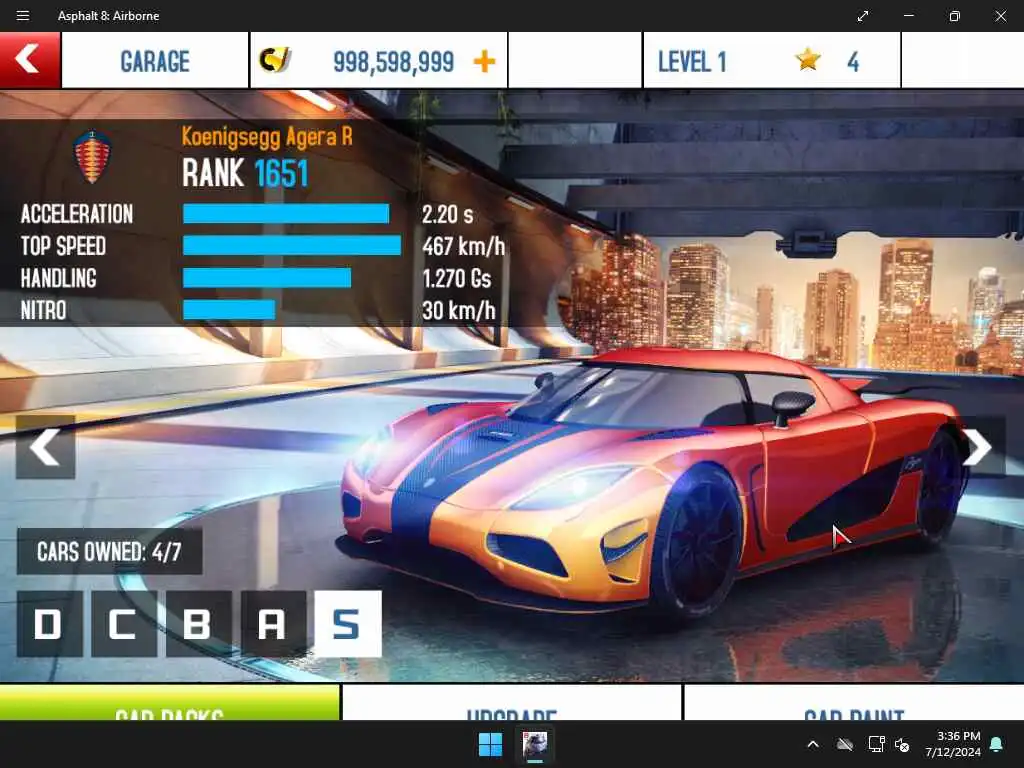The width and height of the screenshot is (1024, 768).
Task: Open the player Level 1 stars panel
Action: click(771, 61)
